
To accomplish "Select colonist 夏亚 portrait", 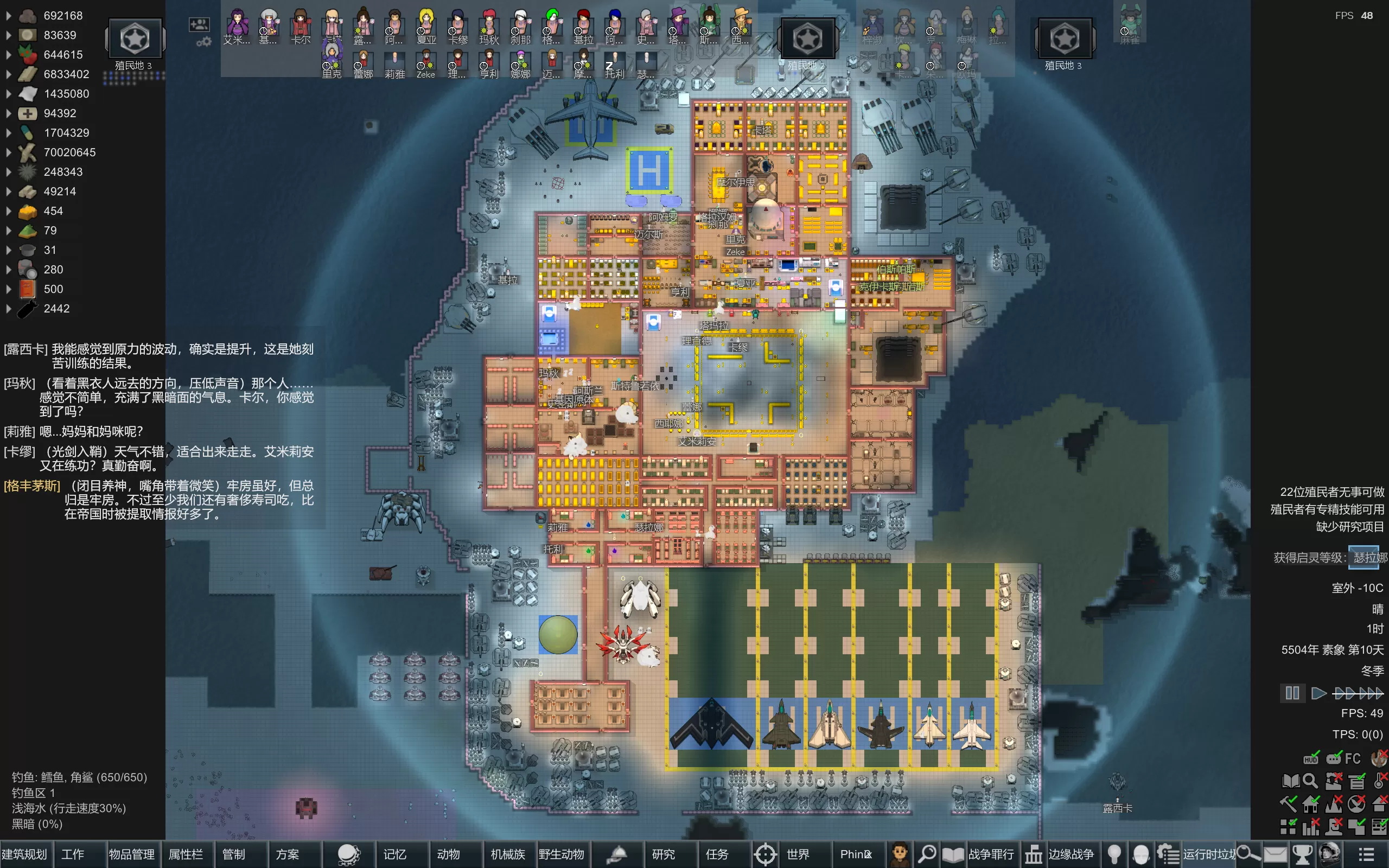I will click(426, 26).
